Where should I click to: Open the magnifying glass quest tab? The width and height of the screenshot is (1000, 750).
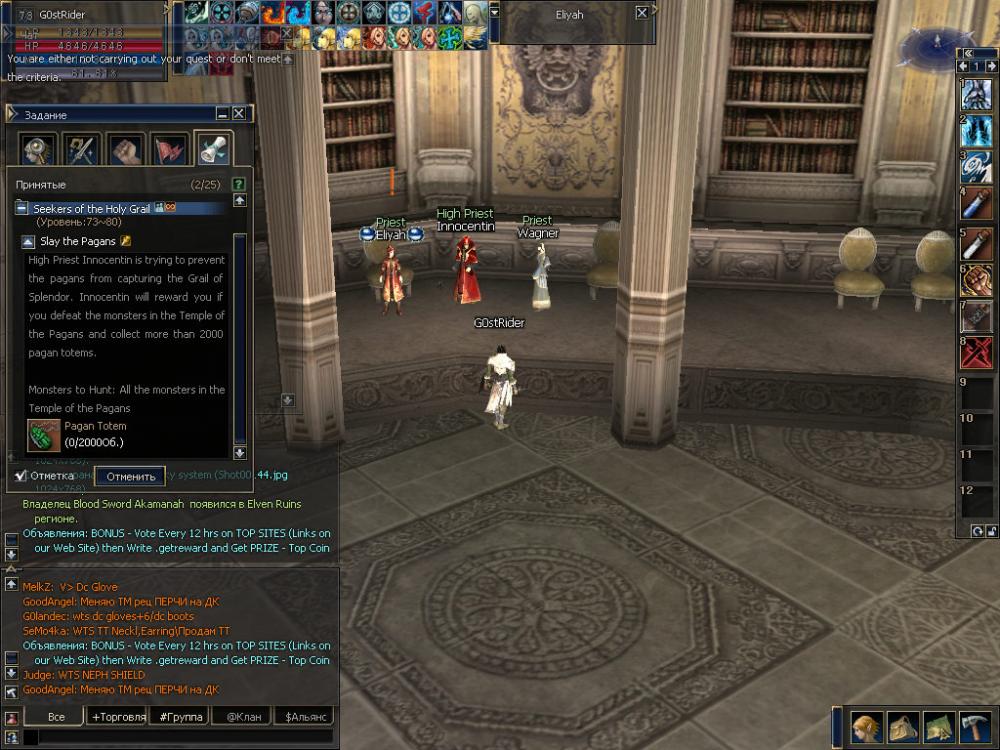tap(38, 151)
